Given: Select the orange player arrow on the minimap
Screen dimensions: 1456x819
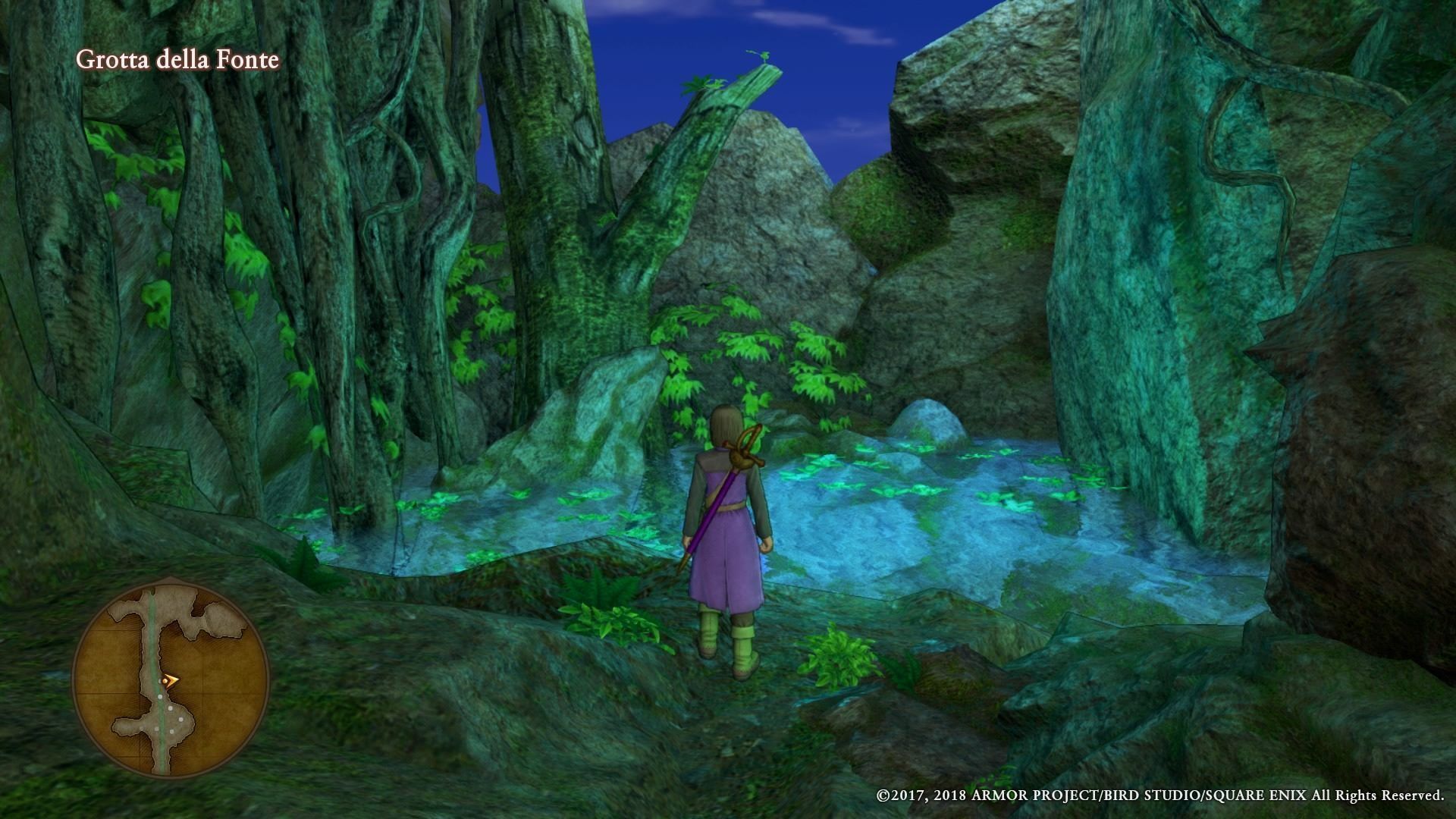Looking at the screenshot, I should (x=171, y=680).
